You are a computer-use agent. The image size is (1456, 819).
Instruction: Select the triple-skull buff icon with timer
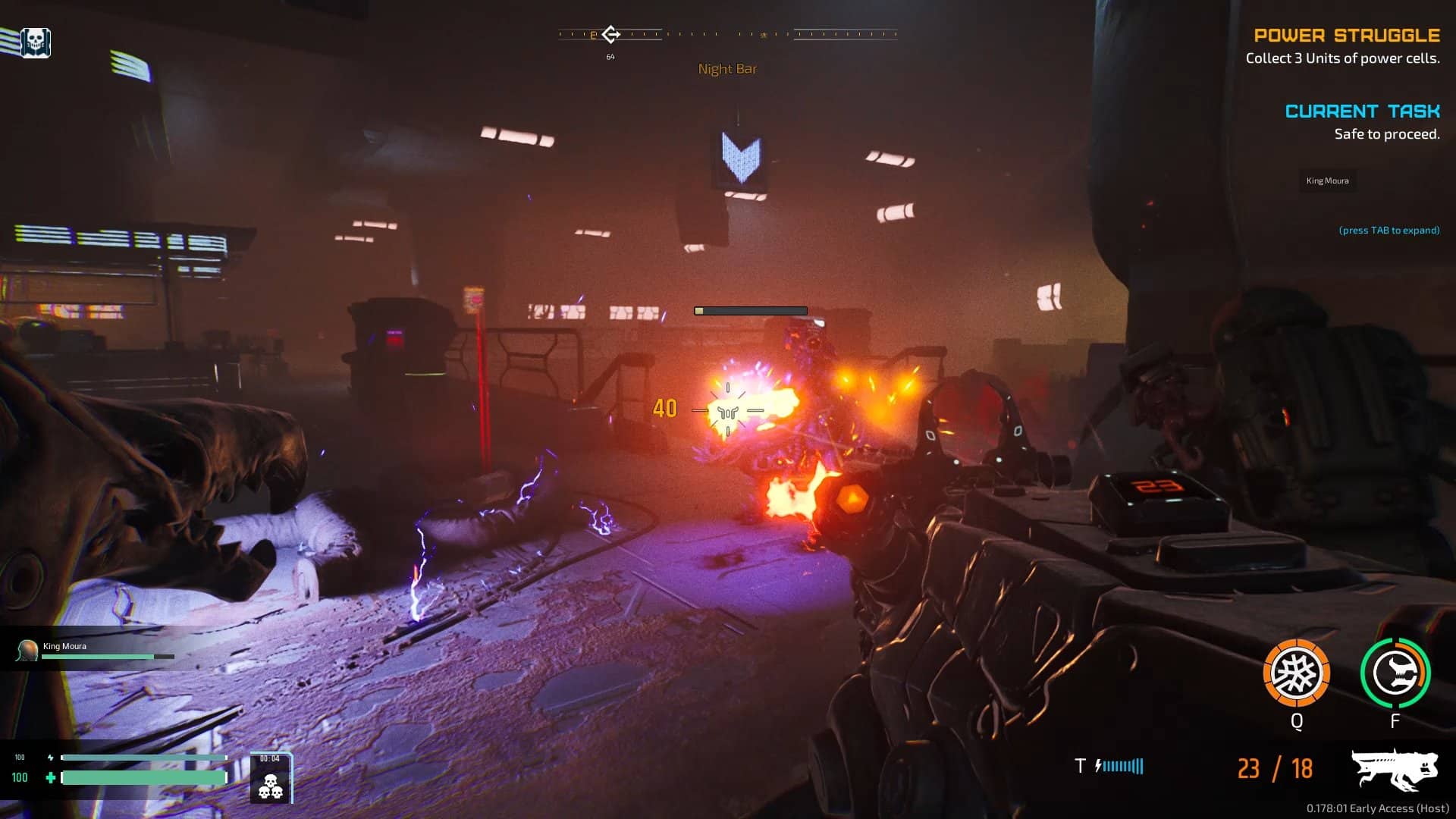click(x=270, y=779)
